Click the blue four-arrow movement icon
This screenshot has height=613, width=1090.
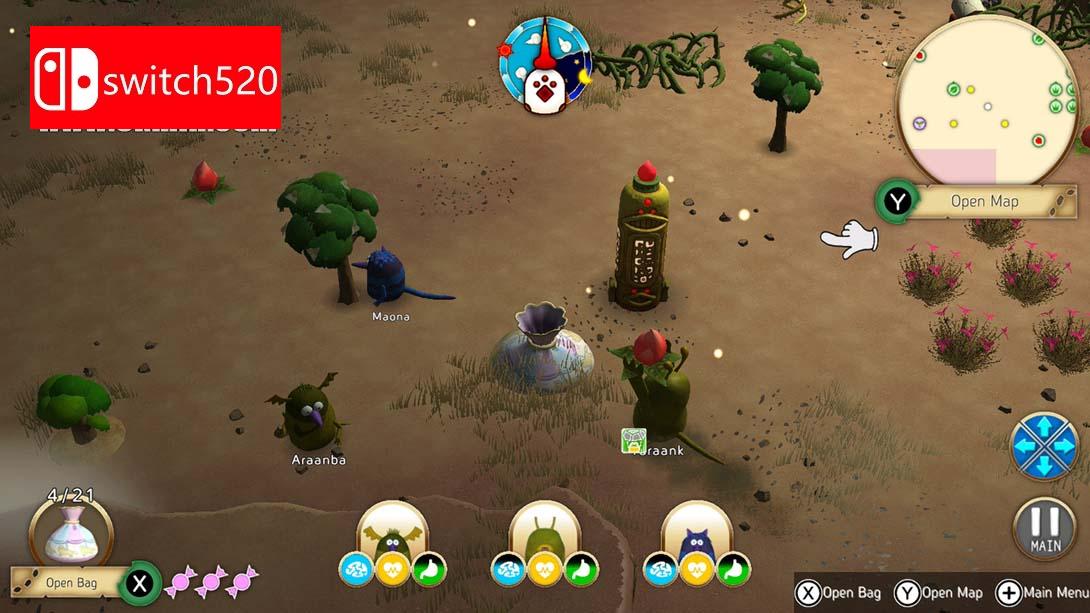click(x=1043, y=444)
